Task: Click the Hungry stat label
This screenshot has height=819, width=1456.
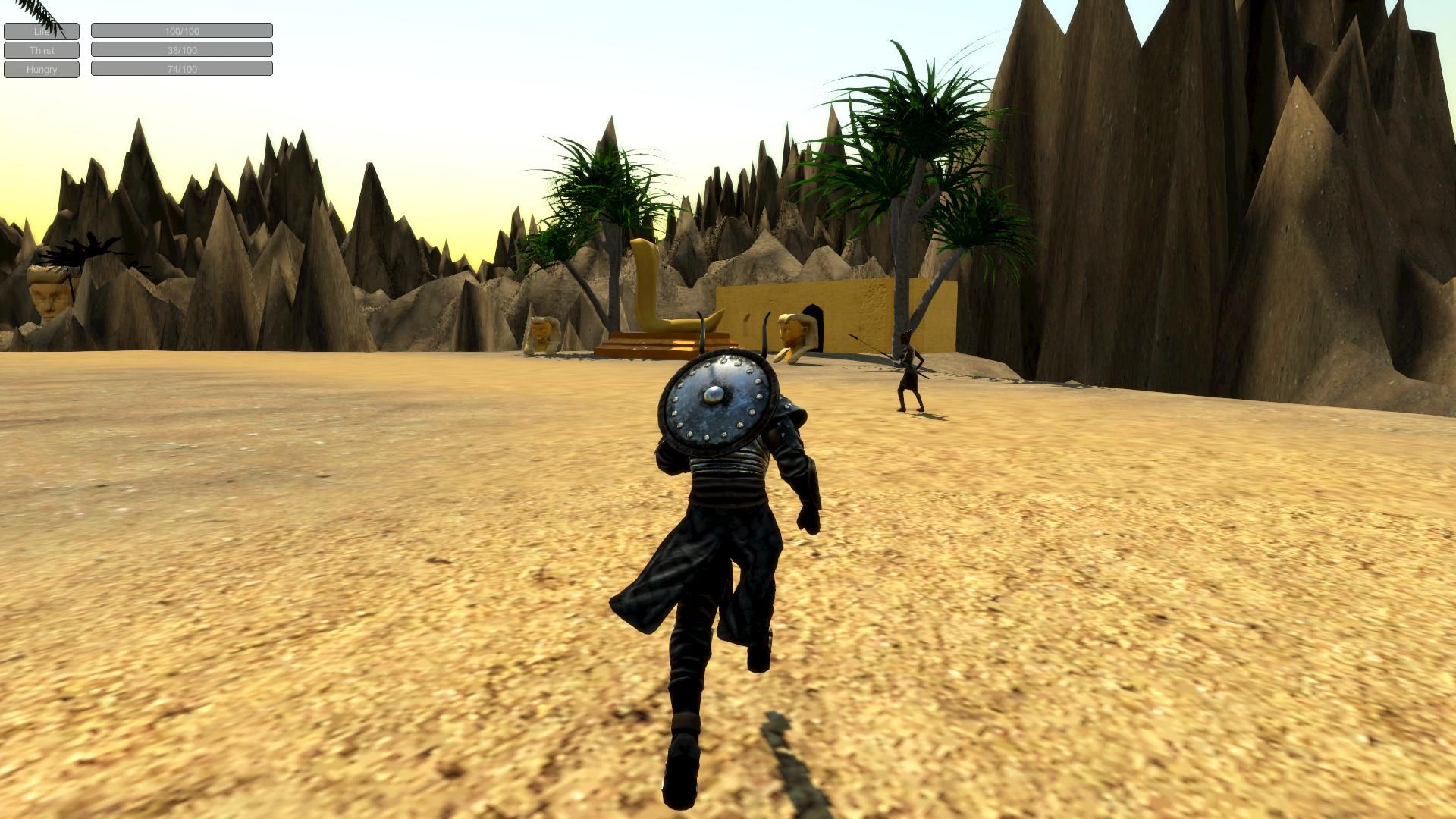Action: click(41, 69)
